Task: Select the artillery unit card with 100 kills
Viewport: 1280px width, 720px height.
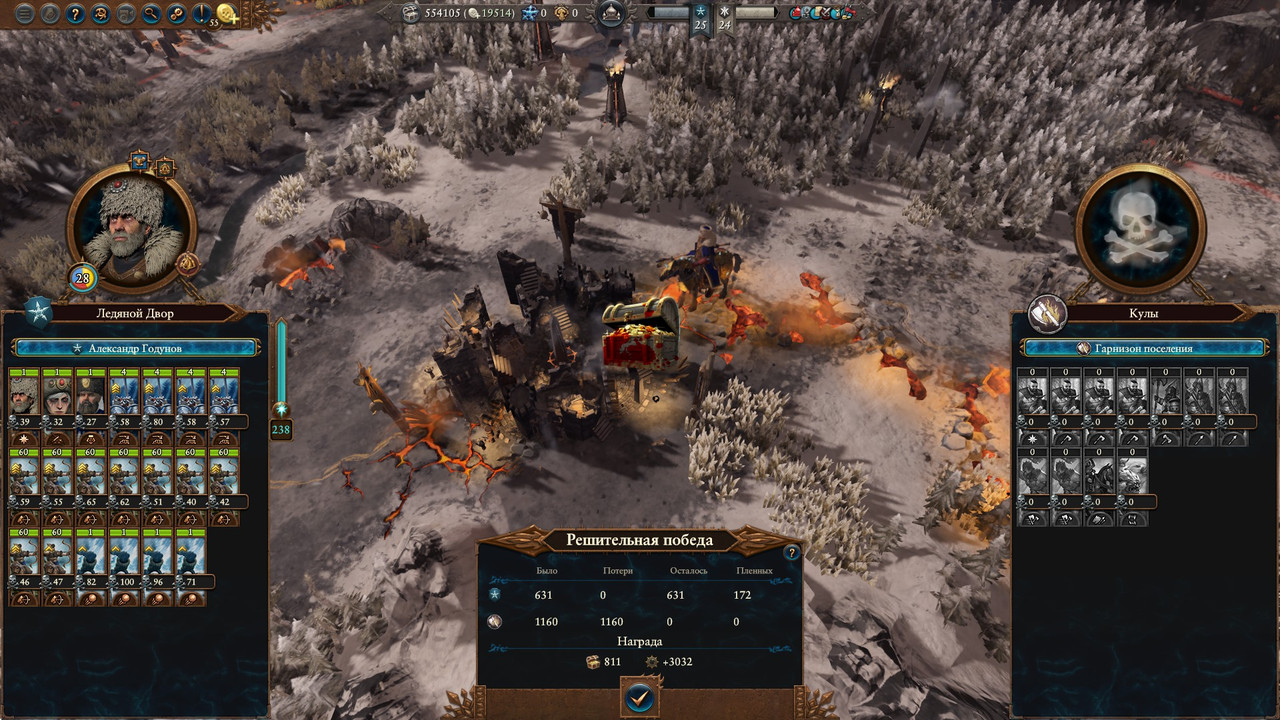Action: point(125,553)
